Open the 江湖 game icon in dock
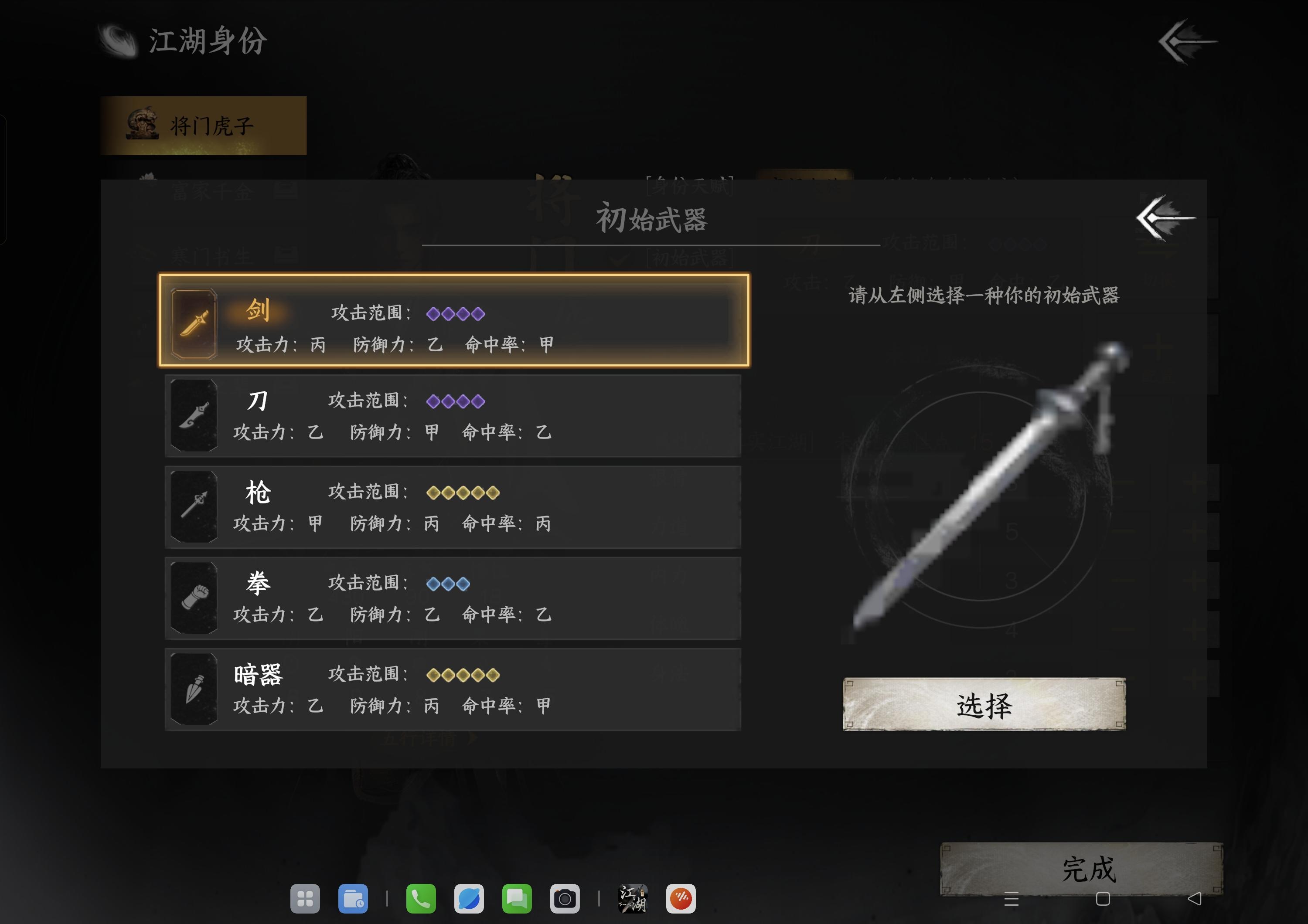Viewport: 1308px width, 924px height. 632,900
